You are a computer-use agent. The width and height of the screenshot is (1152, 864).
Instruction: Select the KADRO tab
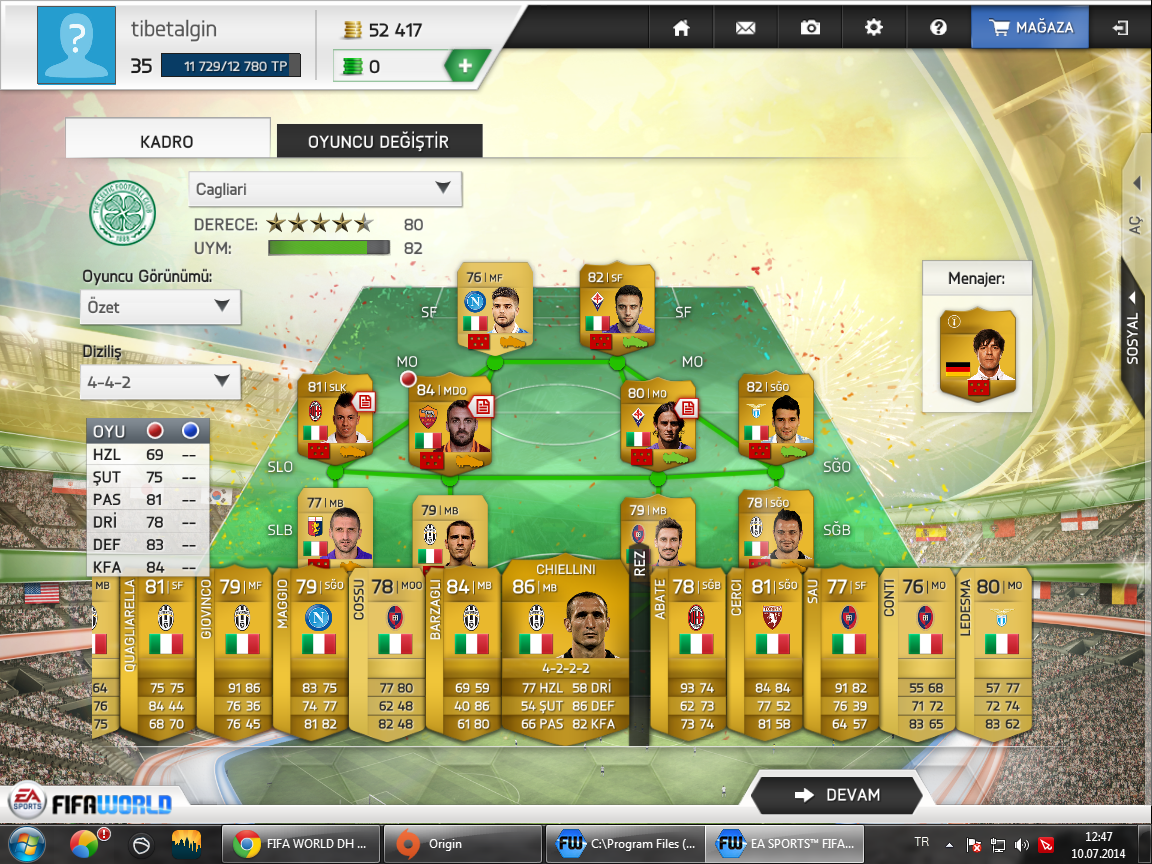pos(167,142)
